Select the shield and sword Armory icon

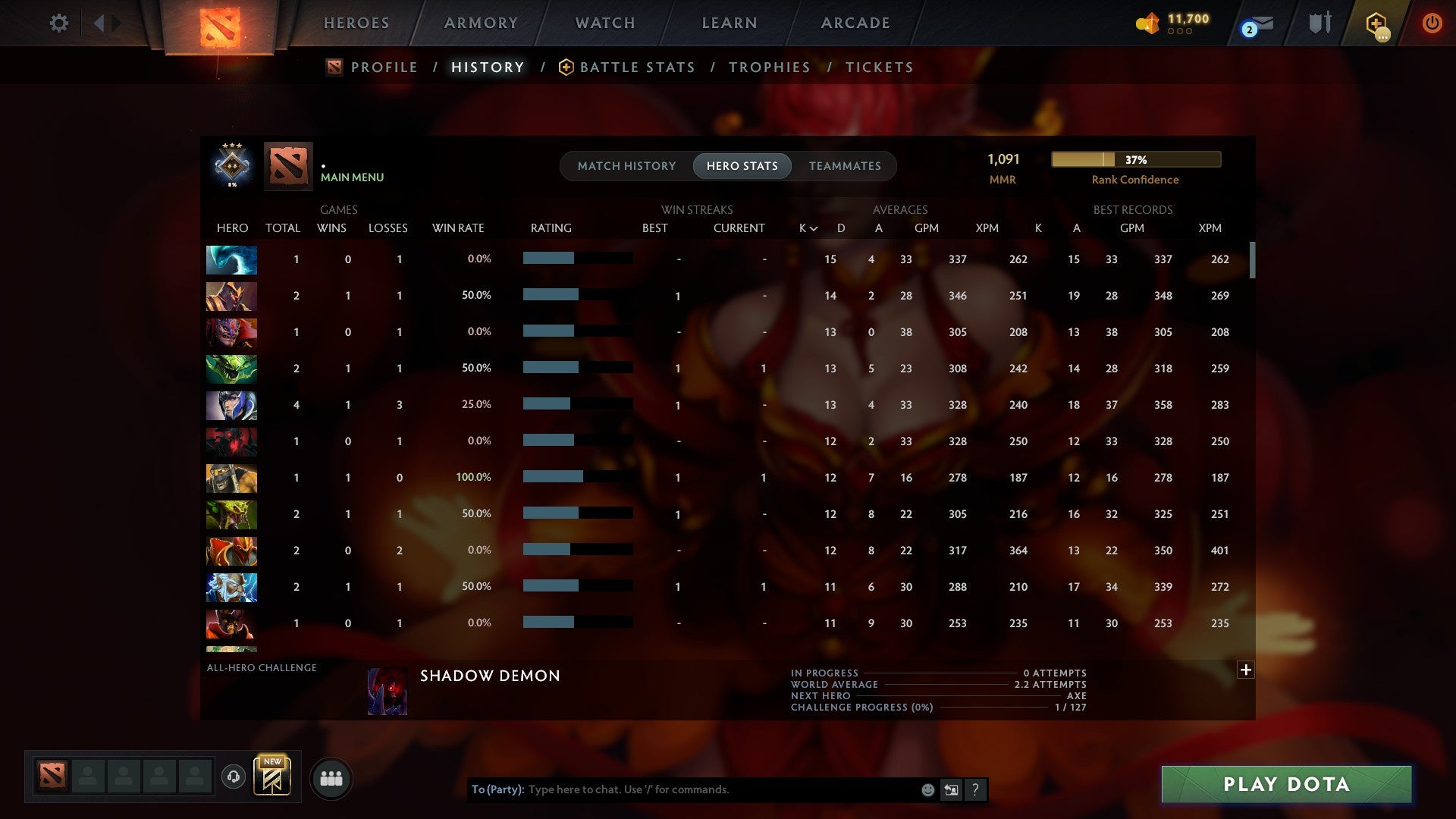tap(1319, 23)
